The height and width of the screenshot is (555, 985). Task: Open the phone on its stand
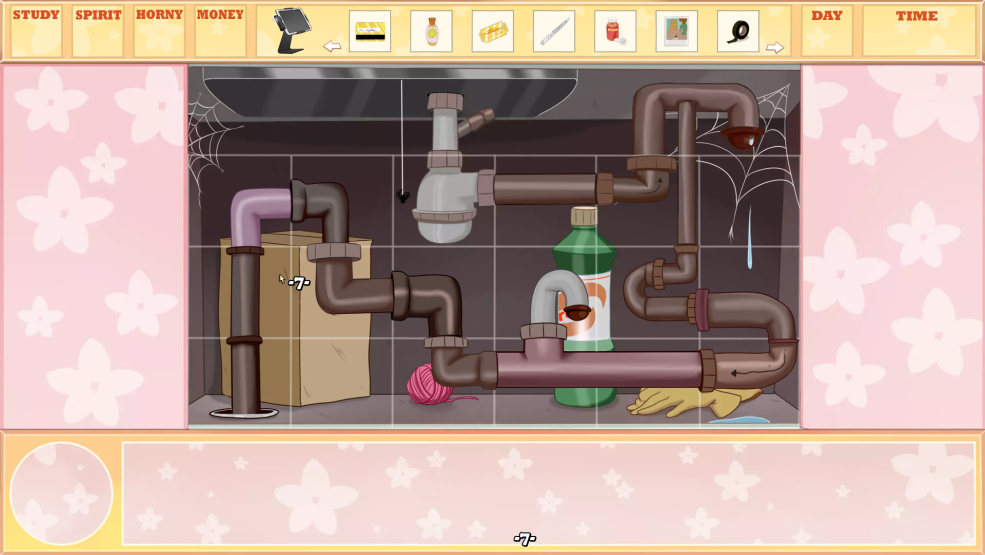coord(292,31)
